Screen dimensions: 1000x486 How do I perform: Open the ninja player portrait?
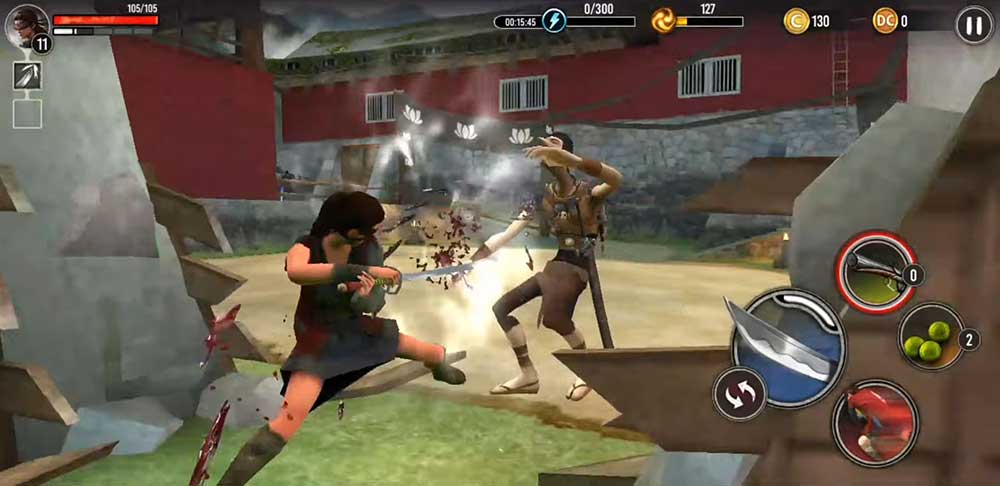[x=26, y=25]
